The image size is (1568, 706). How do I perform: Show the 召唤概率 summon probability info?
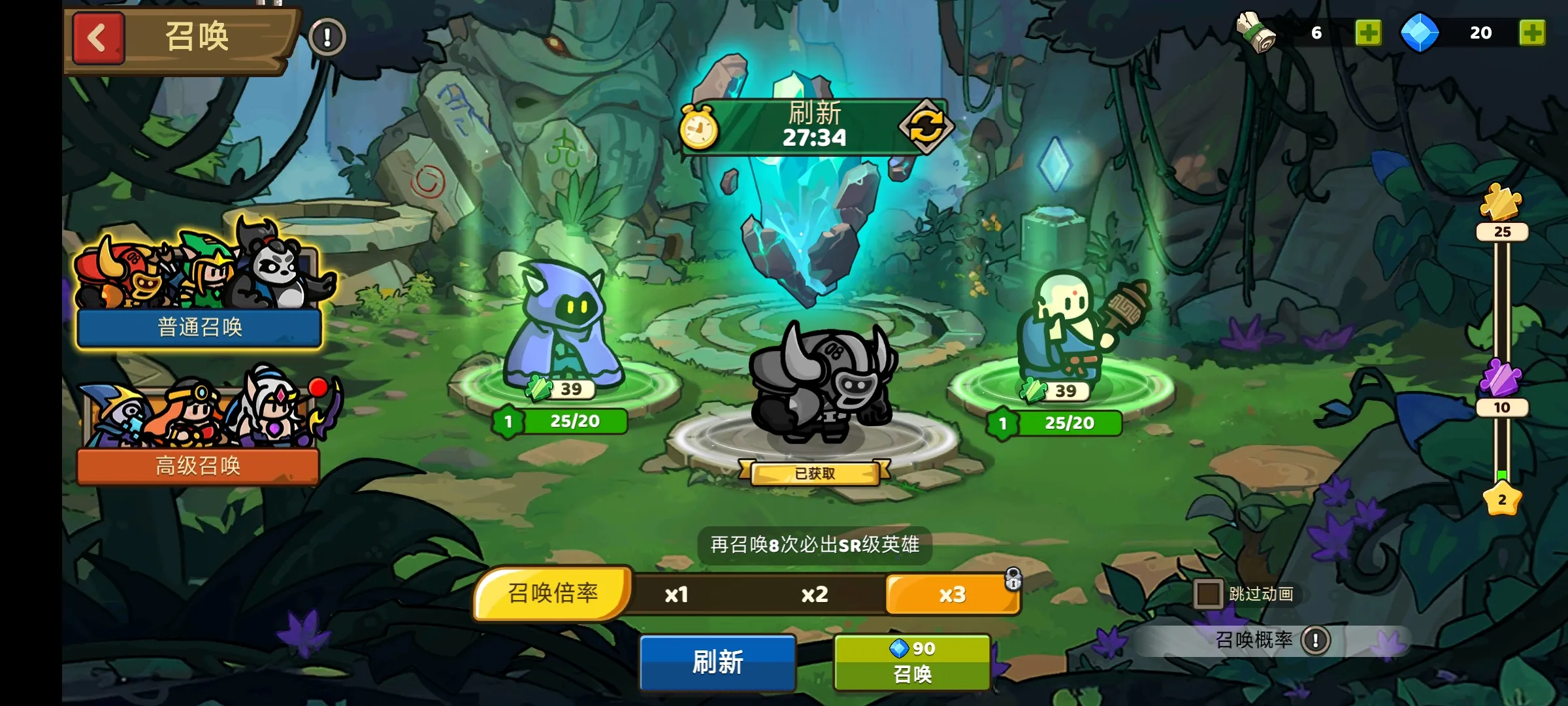pyautogui.click(x=1315, y=640)
